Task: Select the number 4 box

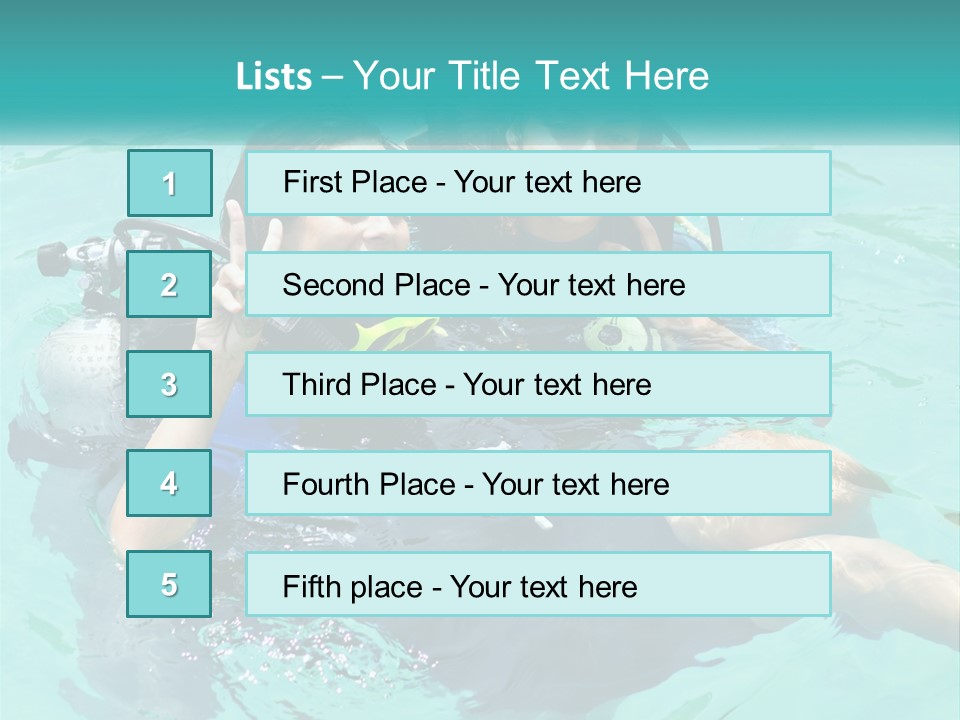Action: (170, 483)
